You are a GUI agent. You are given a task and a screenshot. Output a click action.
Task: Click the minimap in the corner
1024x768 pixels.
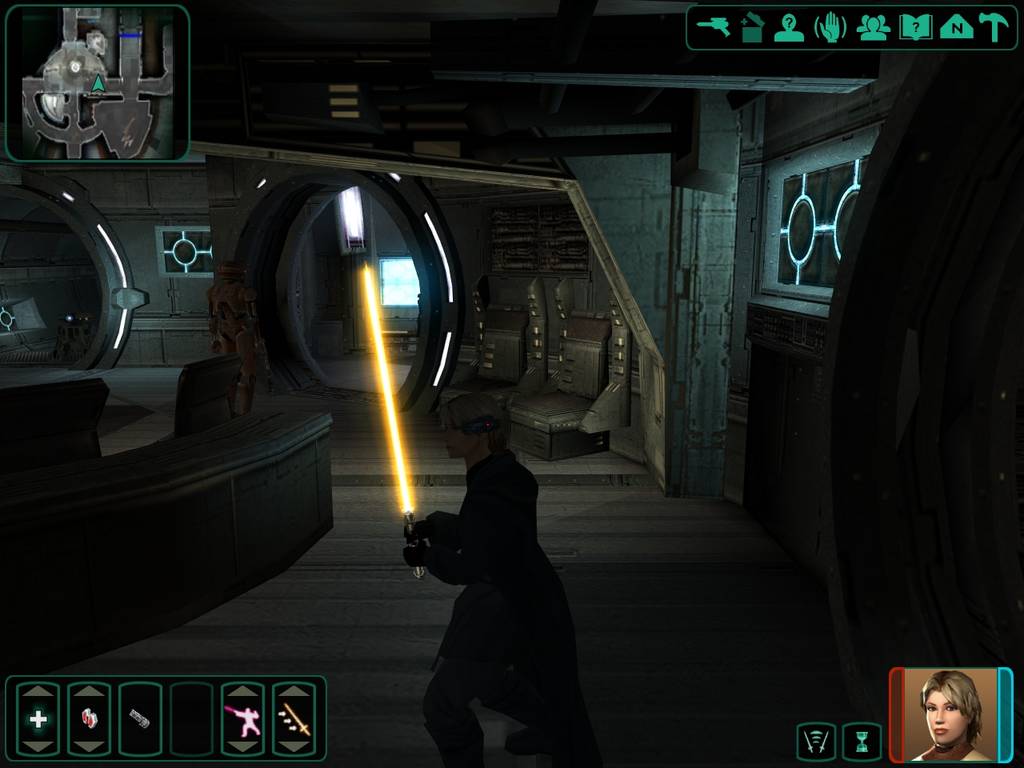tap(97, 82)
